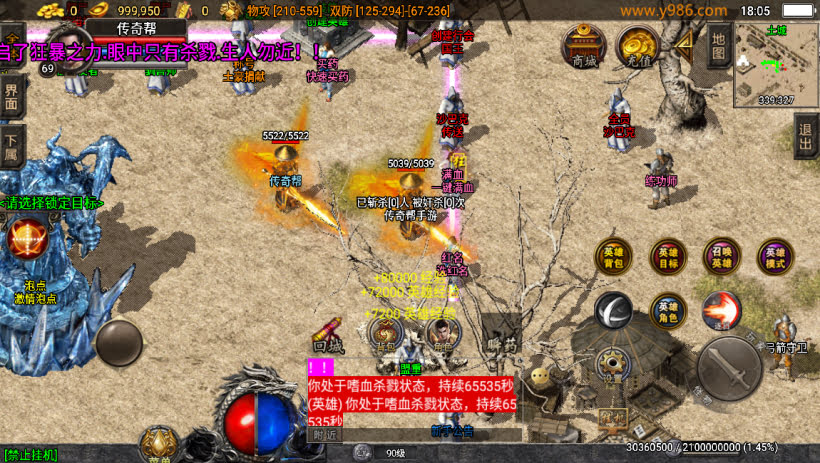
Task: Open the 英雄角色 hero character sheet
Action: point(668,312)
